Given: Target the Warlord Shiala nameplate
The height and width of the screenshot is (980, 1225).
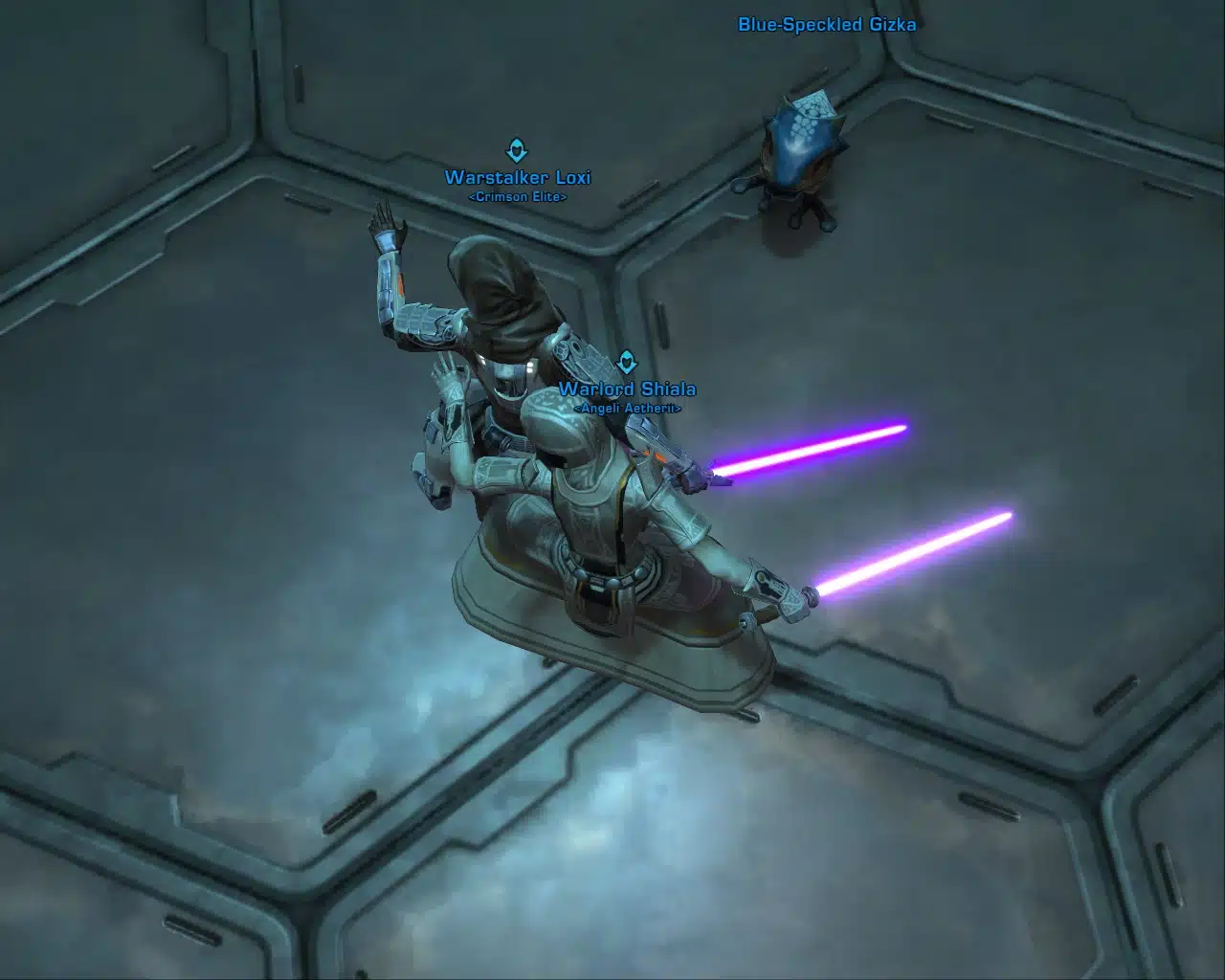Looking at the screenshot, I should click(627, 390).
